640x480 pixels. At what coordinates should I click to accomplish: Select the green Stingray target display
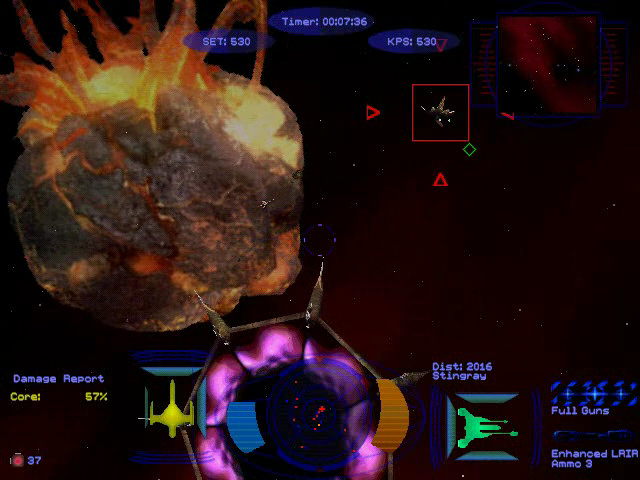tap(482, 418)
